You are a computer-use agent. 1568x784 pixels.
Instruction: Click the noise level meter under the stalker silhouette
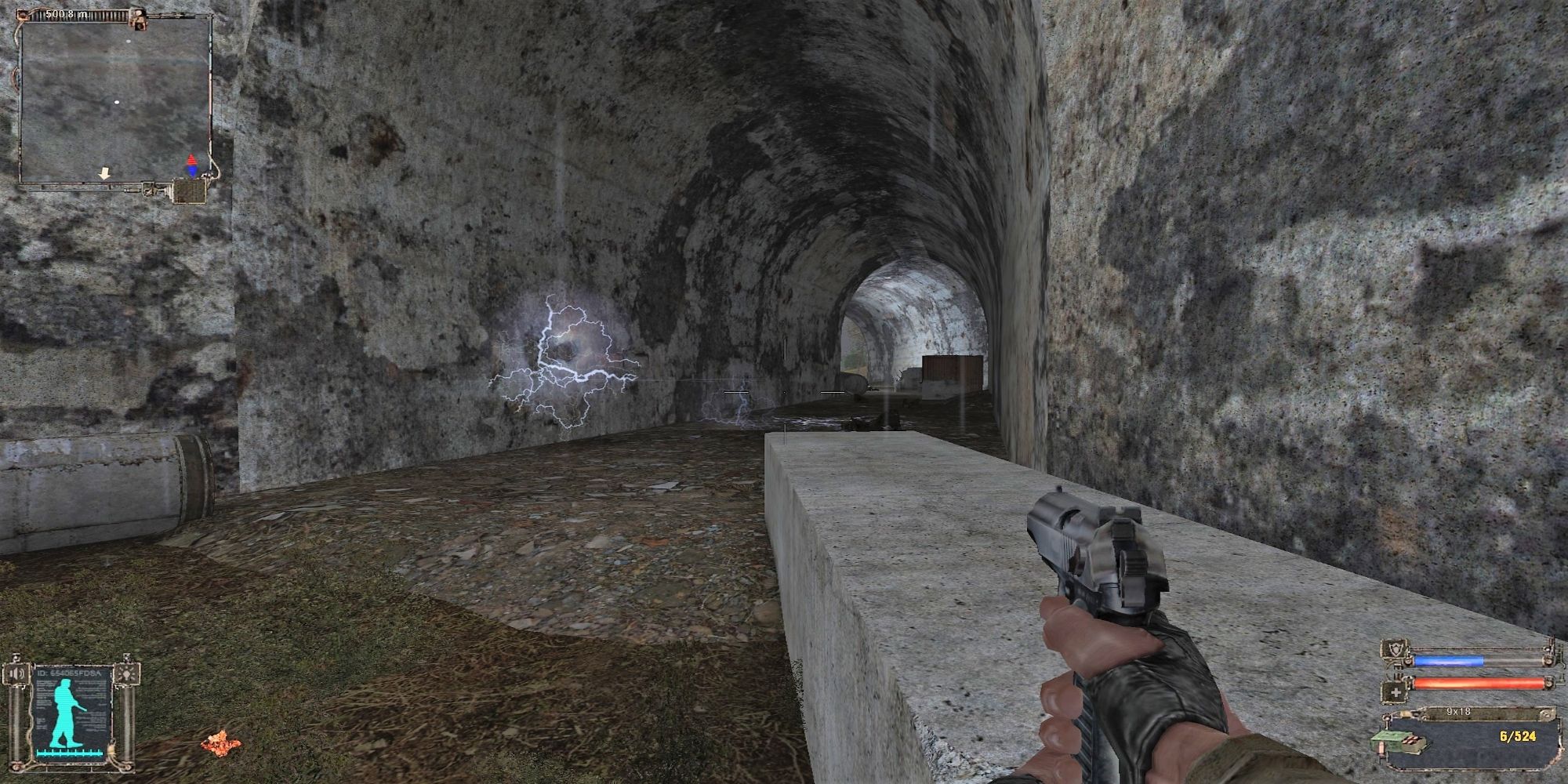70,753
